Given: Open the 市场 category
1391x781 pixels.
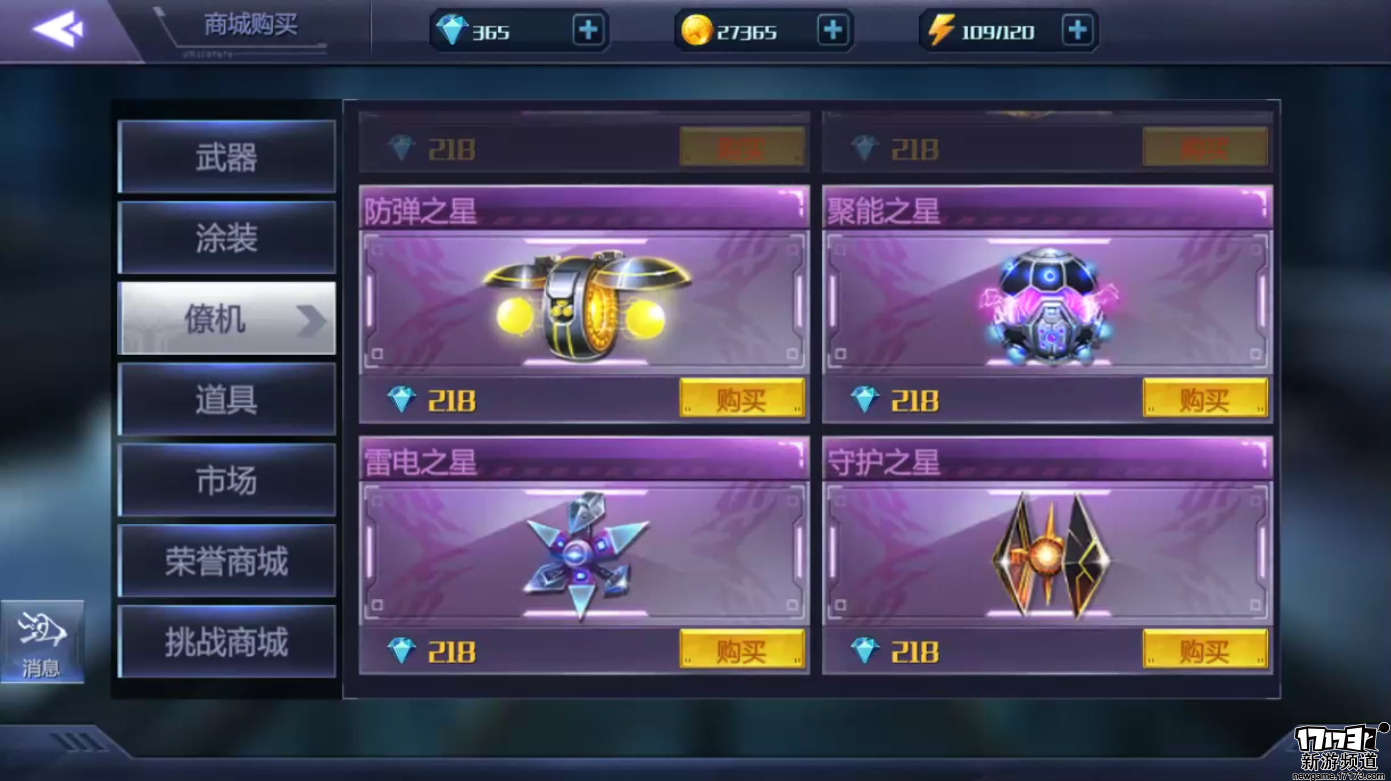Looking at the screenshot, I should 227,481.
